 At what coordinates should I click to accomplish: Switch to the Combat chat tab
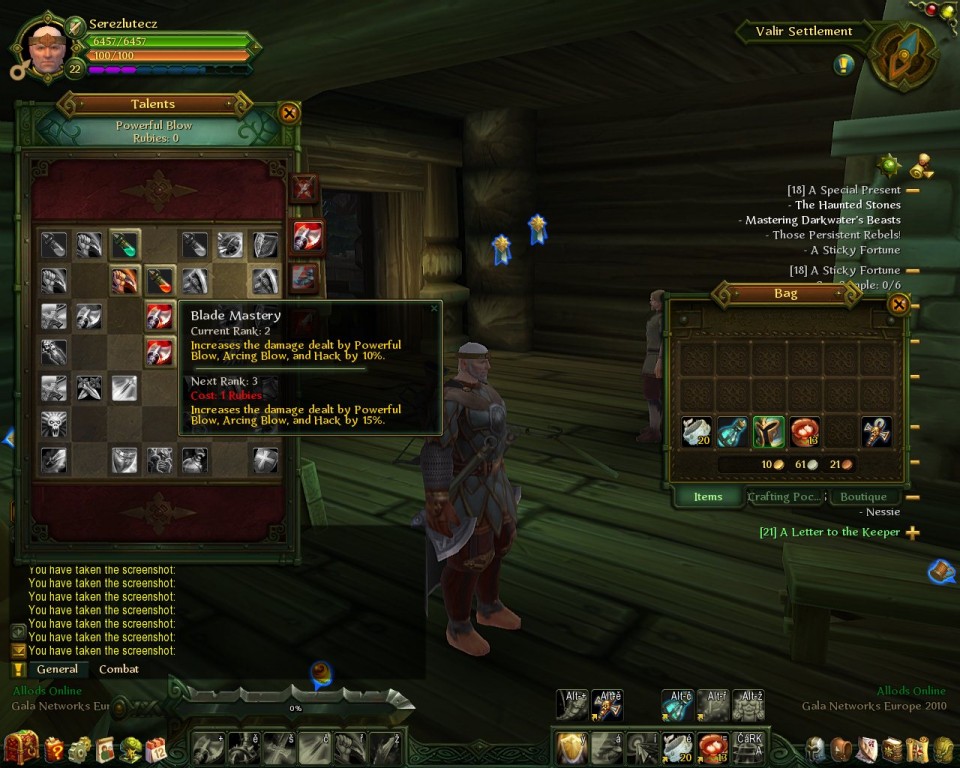click(119, 669)
